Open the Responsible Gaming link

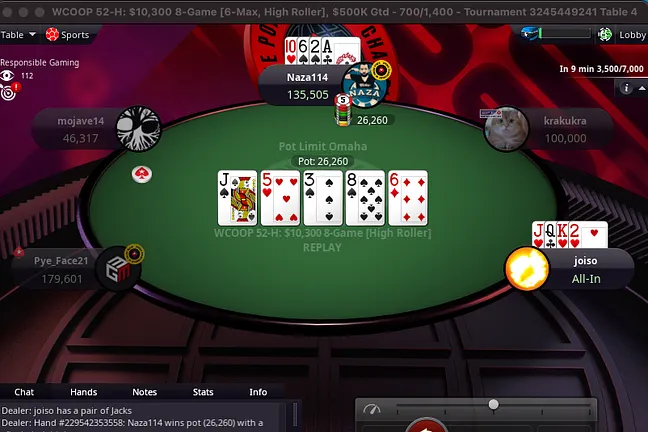pyautogui.click(x=39, y=62)
